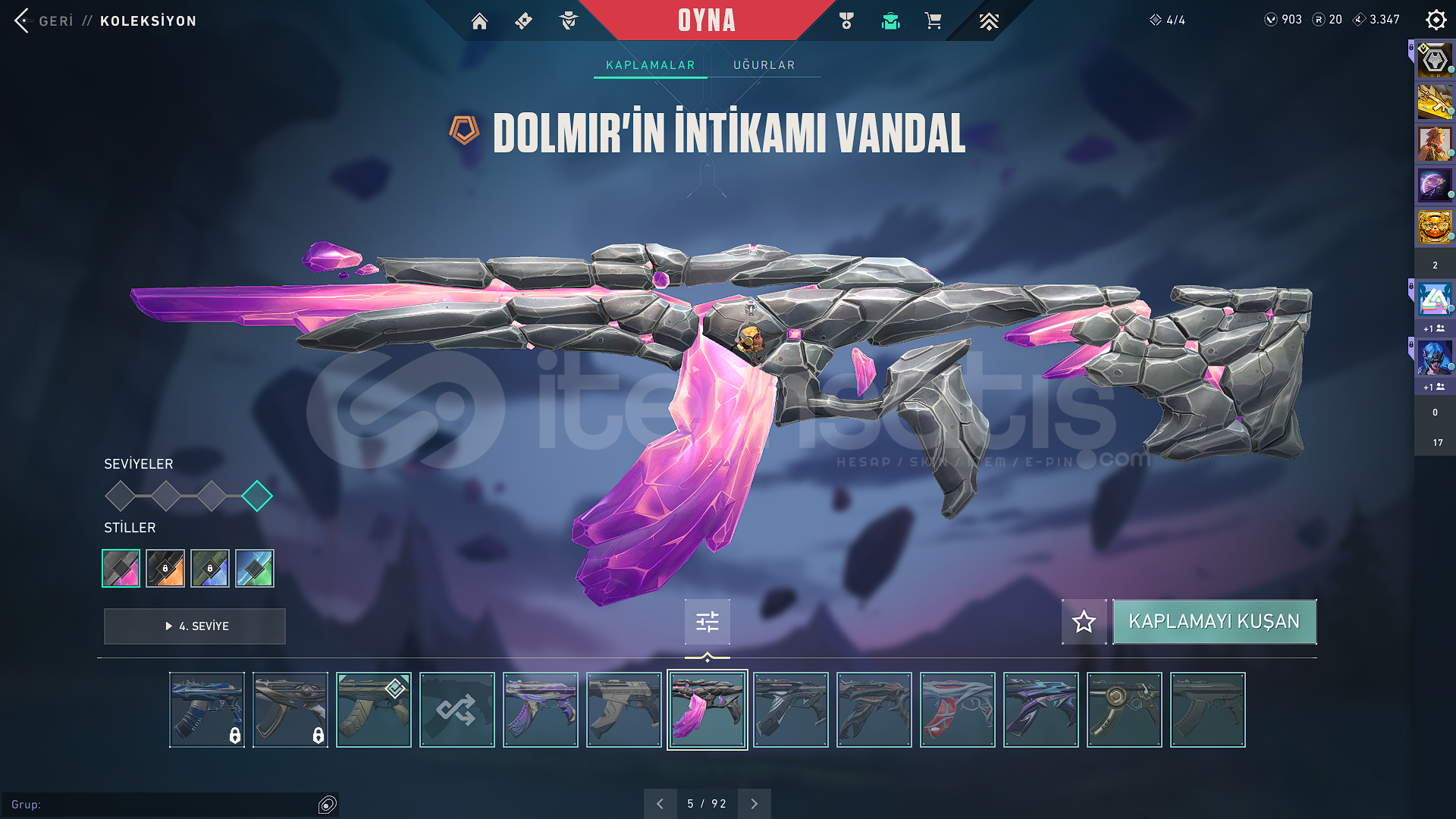The image size is (1456, 819).
Task: Go to the previous skins page
Action: (x=660, y=804)
